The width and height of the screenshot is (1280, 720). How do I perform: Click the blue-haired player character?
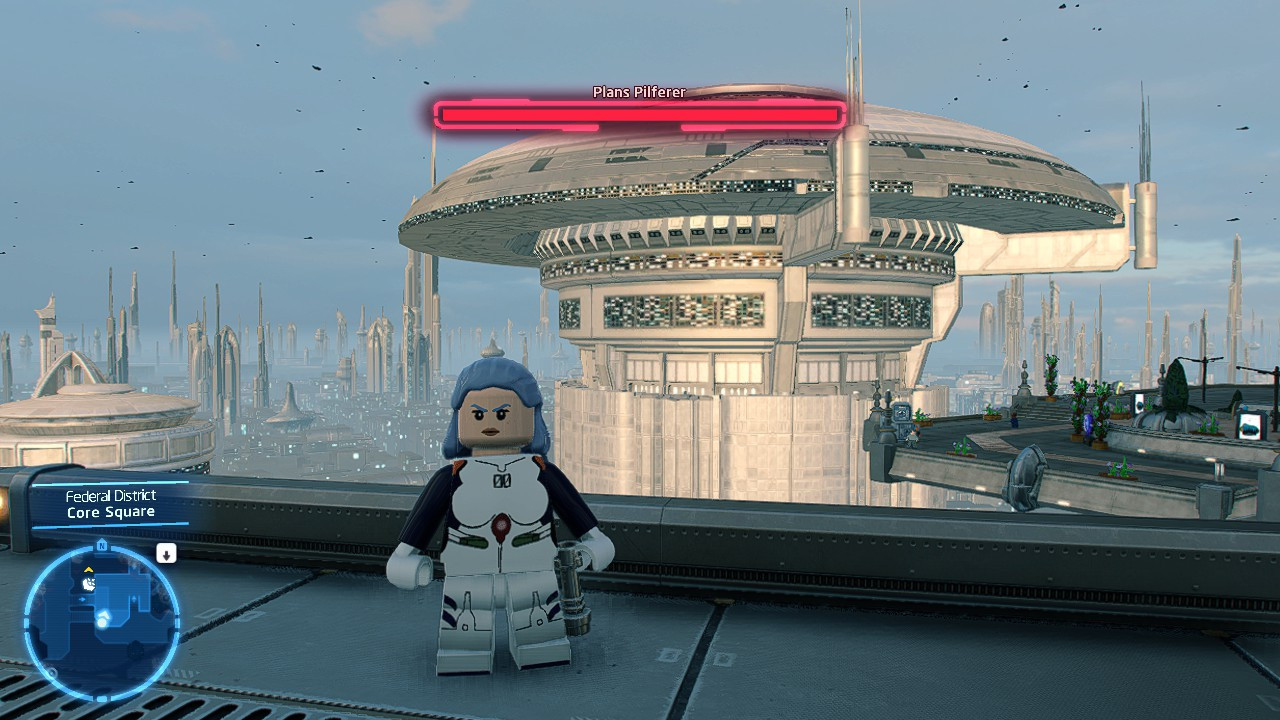[x=498, y=500]
